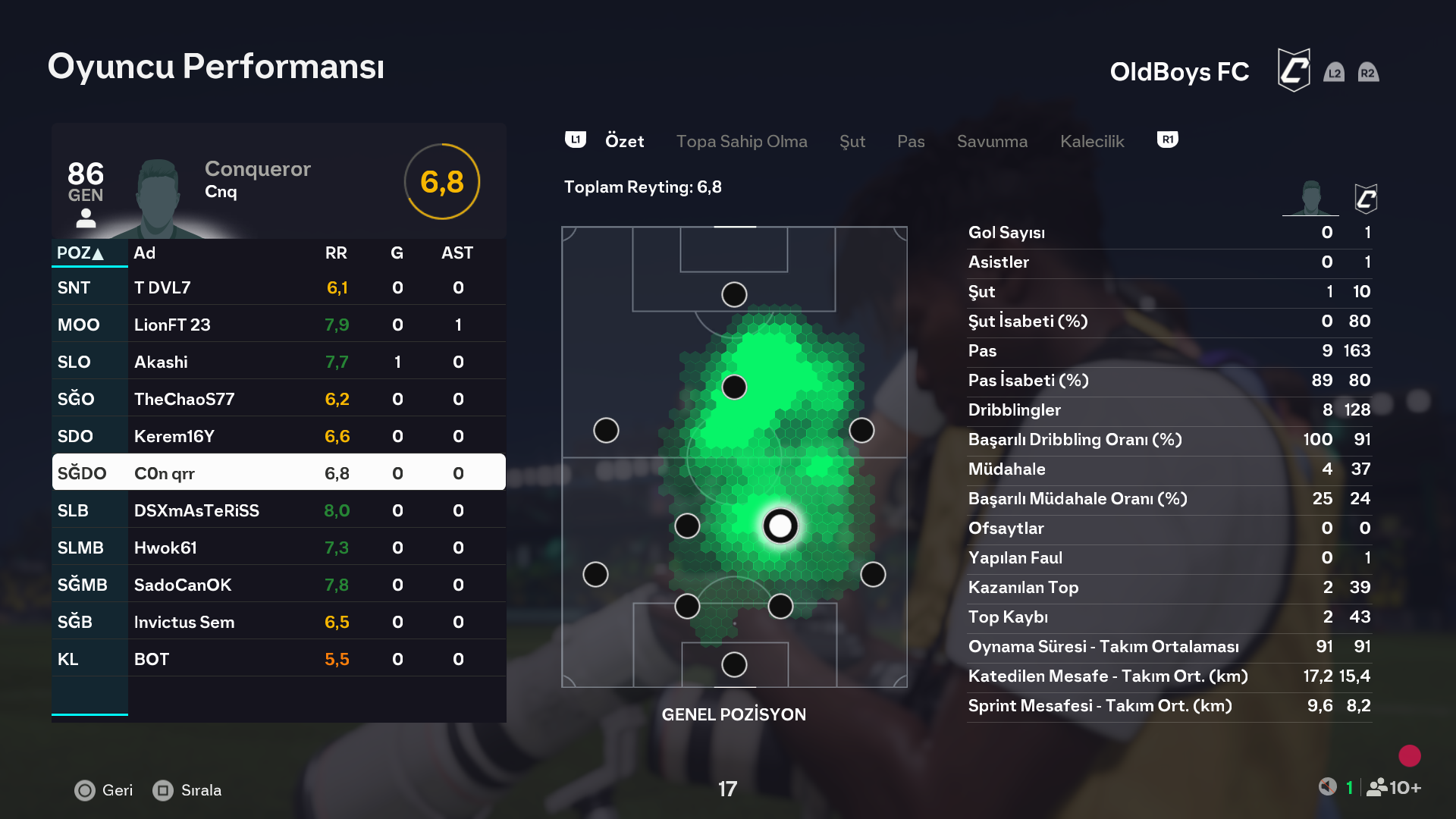Click the OldBoys FC team crest
Screen dimensions: 1456x819
[x=1294, y=71]
